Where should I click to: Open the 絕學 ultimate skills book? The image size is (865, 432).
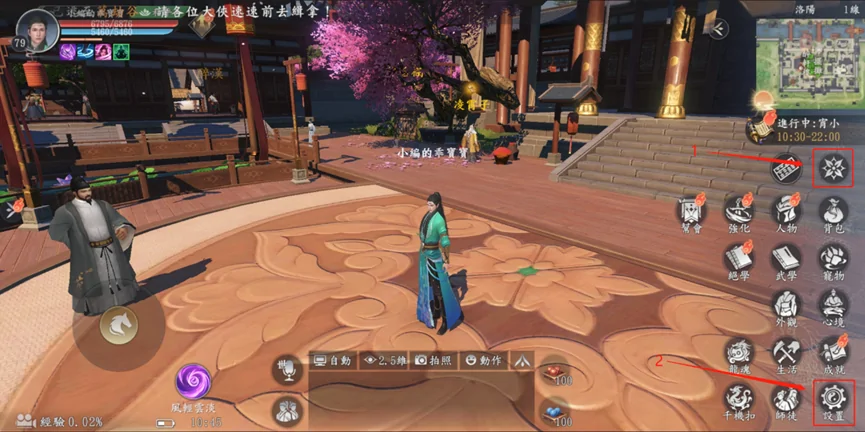pos(738,258)
